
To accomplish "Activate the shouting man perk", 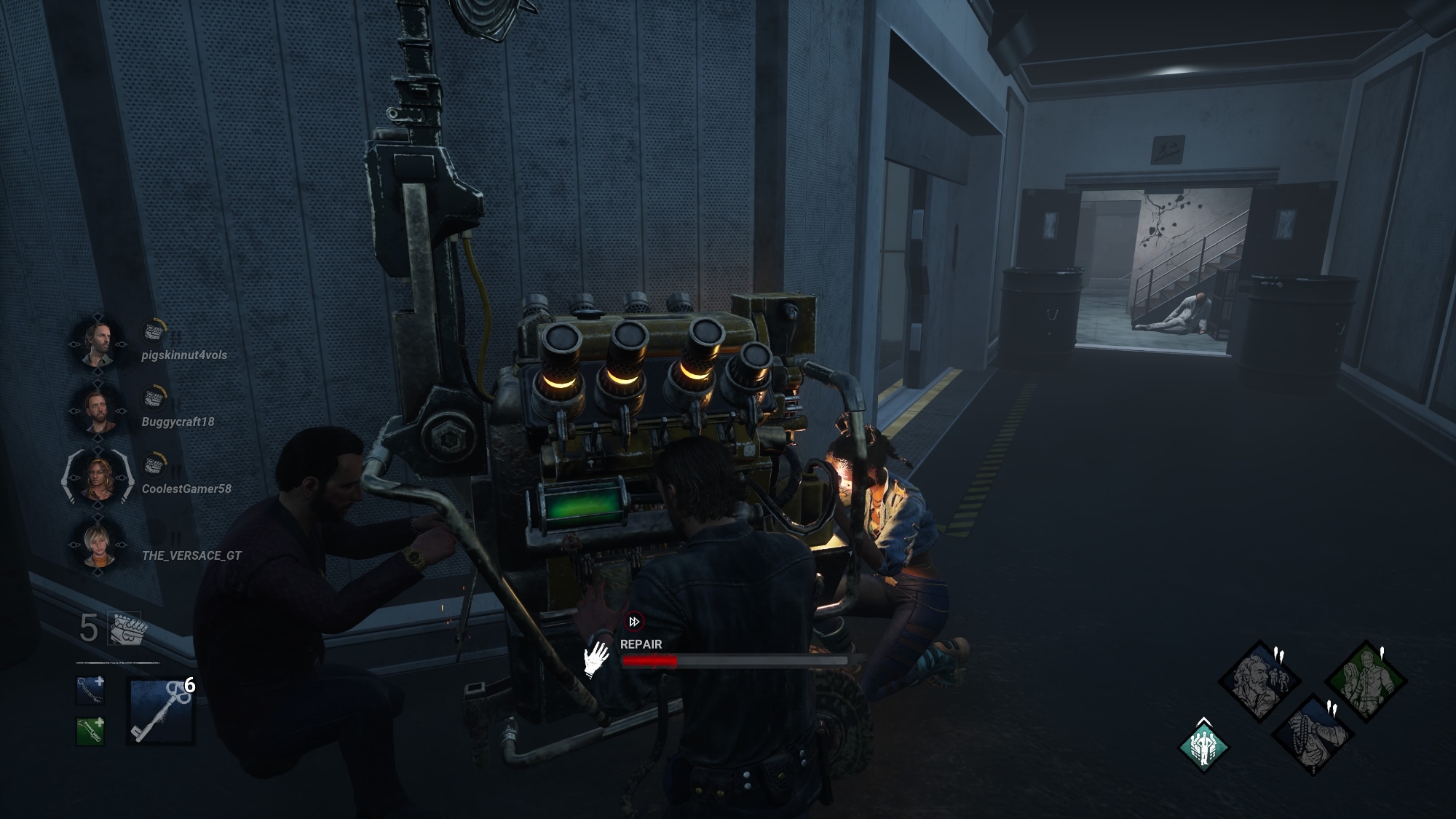I will (1259, 680).
